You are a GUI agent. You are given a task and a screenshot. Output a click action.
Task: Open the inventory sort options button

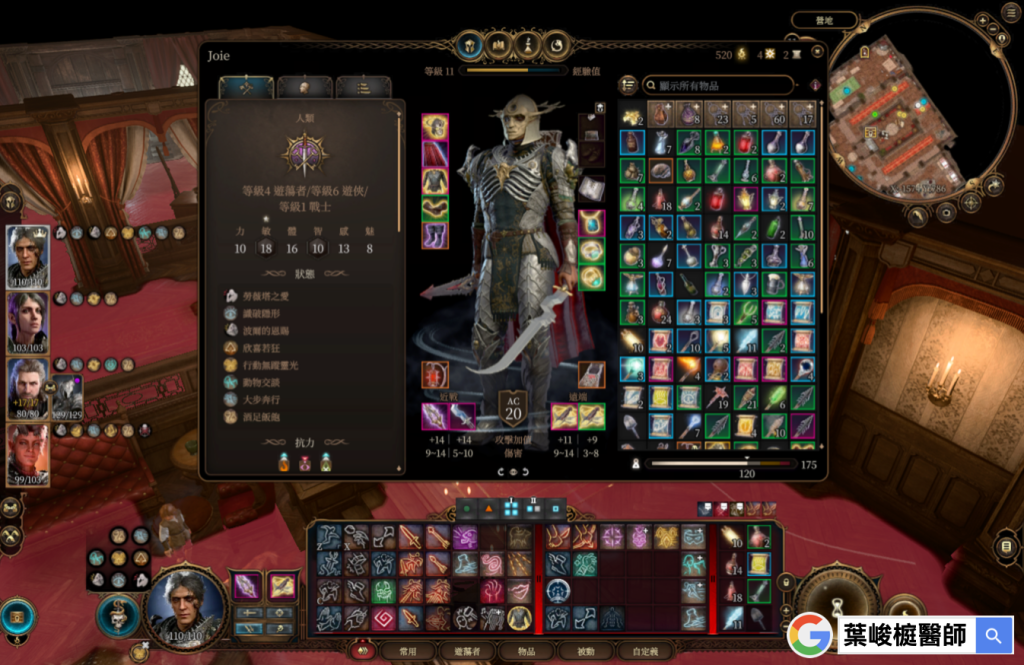pos(629,86)
